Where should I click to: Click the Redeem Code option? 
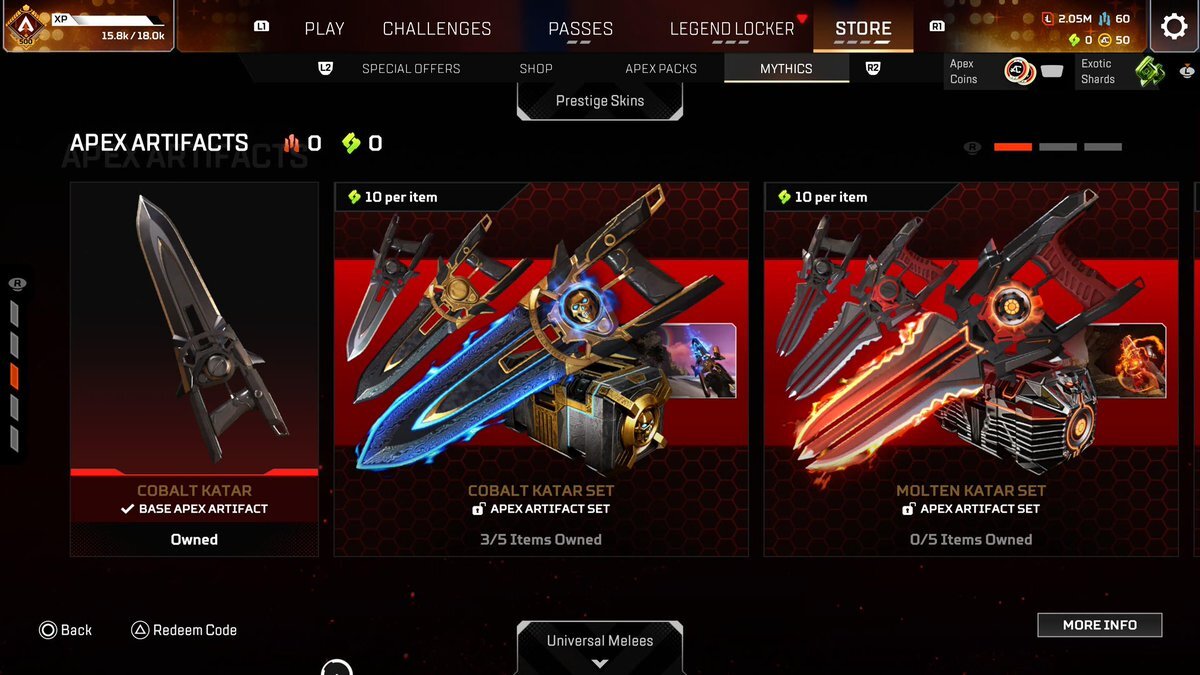click(184, 630)
